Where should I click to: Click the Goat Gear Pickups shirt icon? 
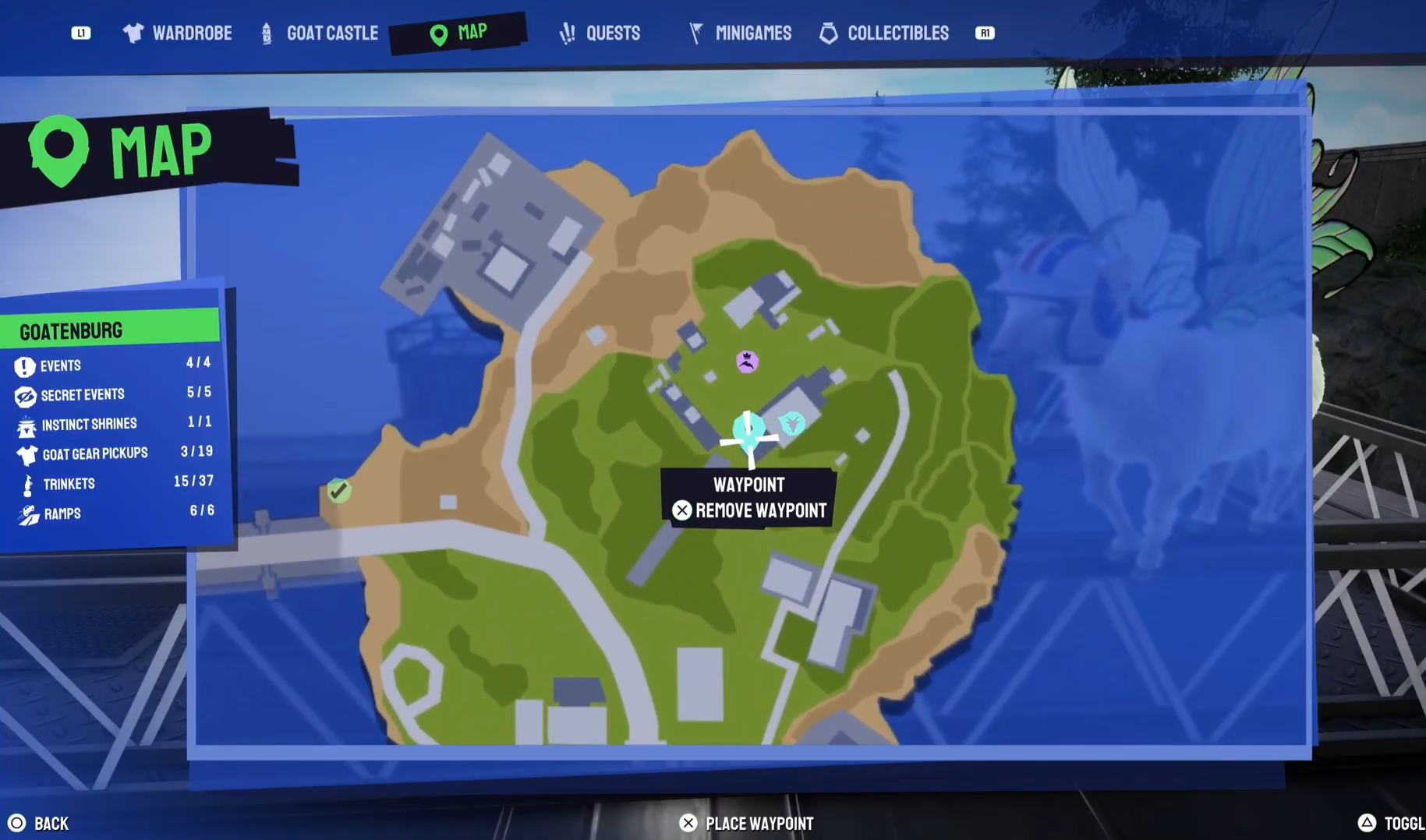tap(27, 453)
